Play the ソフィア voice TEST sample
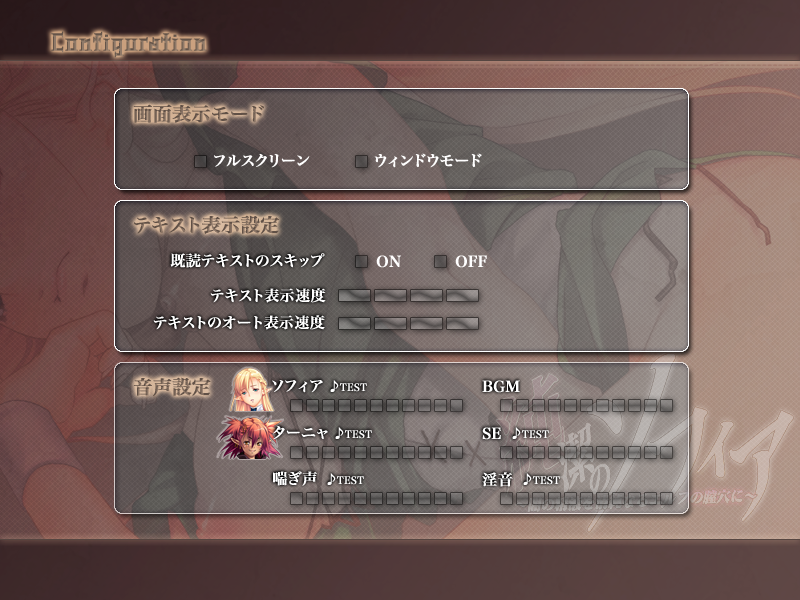 tap(352, 387)
